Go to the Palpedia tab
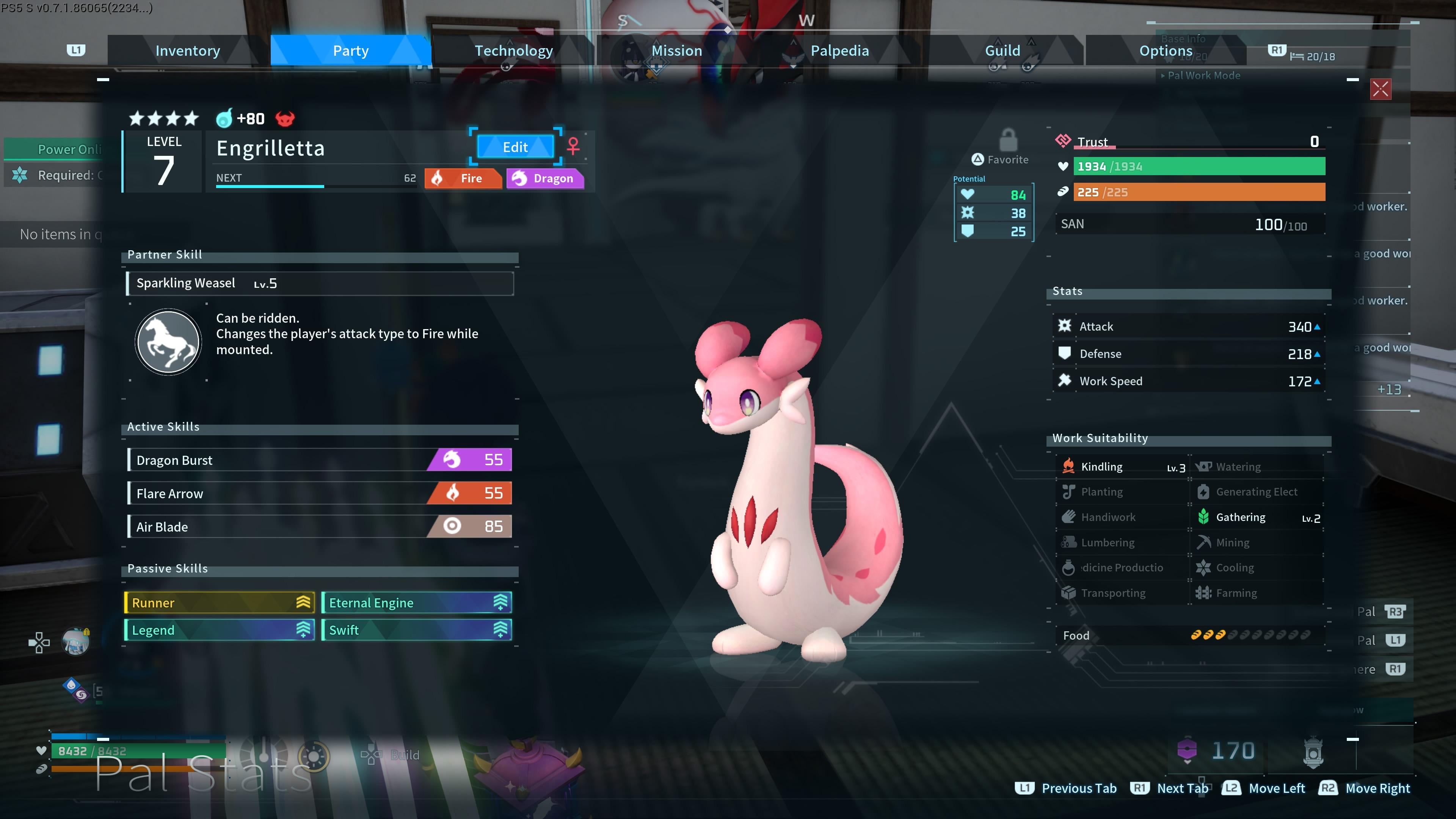This screenshot has width=1456, height=819. 839,51
